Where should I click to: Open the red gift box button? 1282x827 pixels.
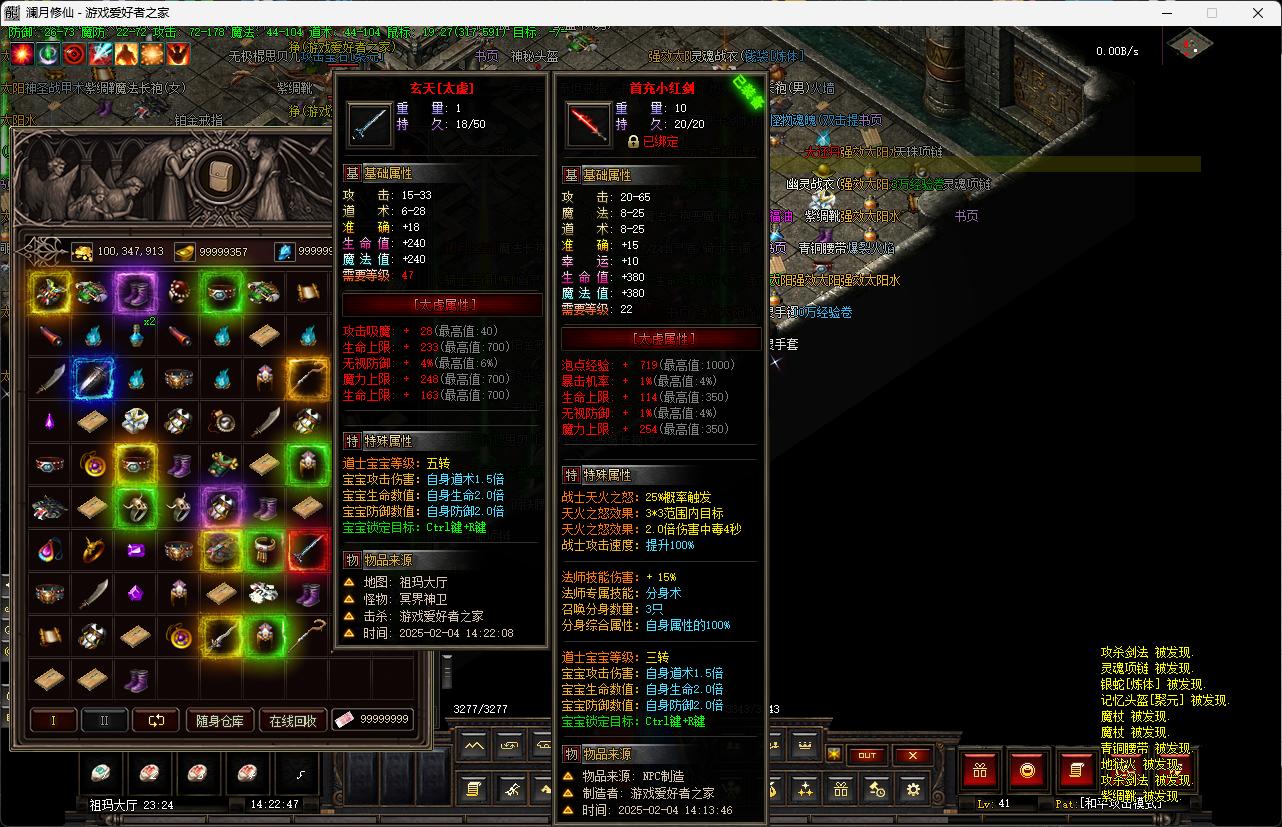pos(979,770)
